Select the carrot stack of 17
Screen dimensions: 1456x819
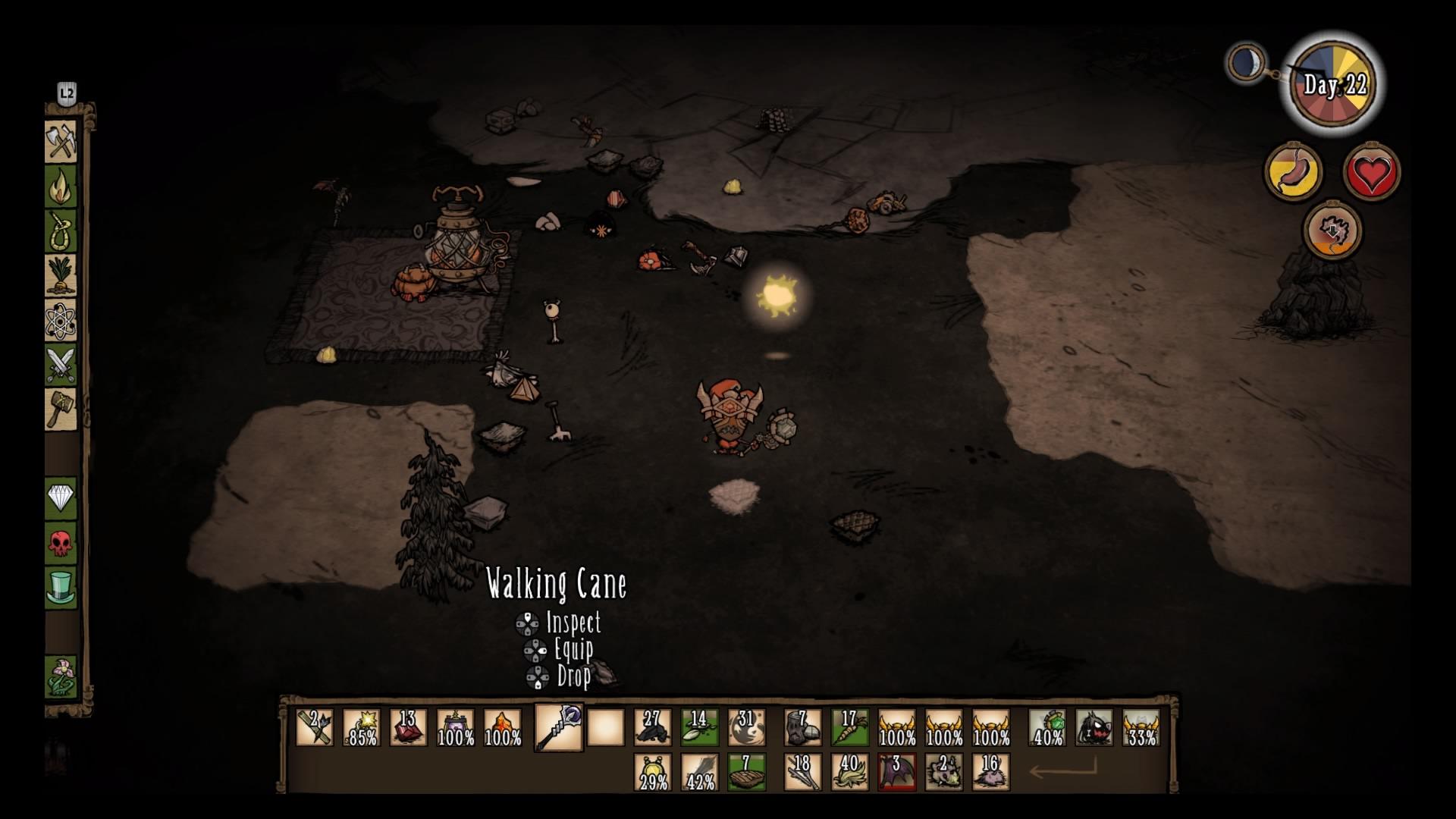tap(849, 728)
